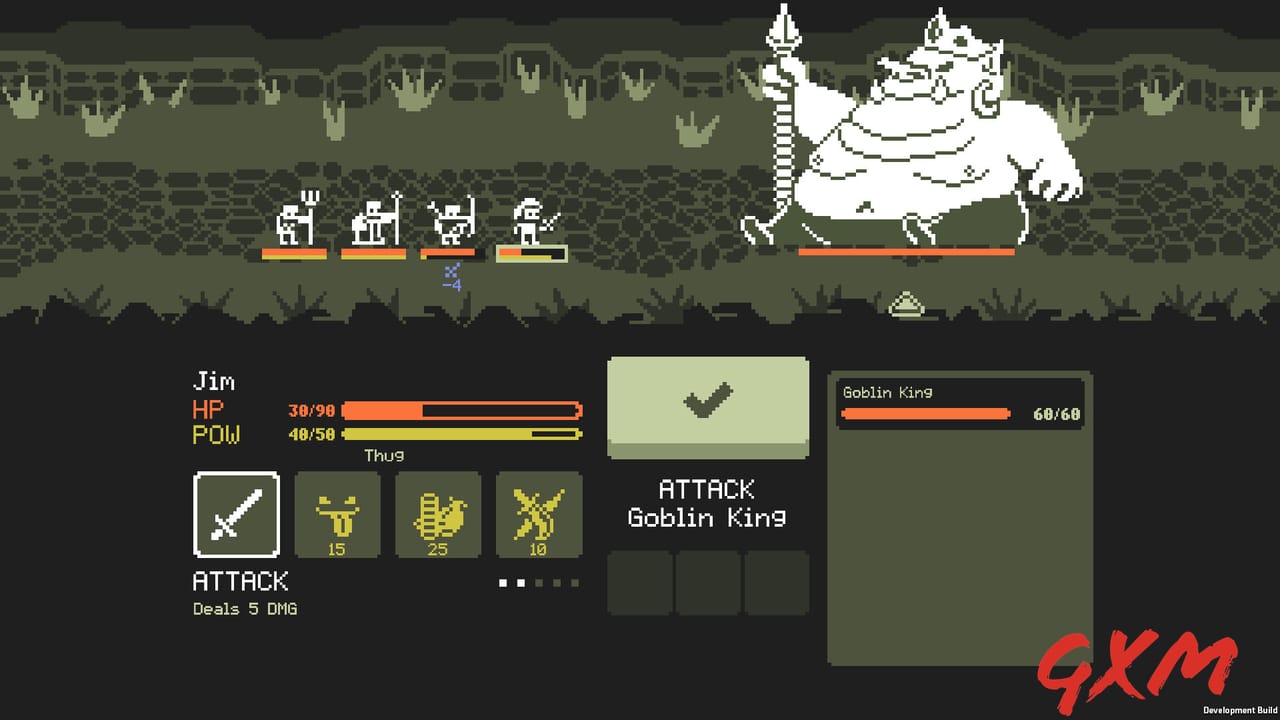Select the Goblin King entry in enemy panel
The height and width of the screenshot is (720, 1280).
[x=960, y=402]
